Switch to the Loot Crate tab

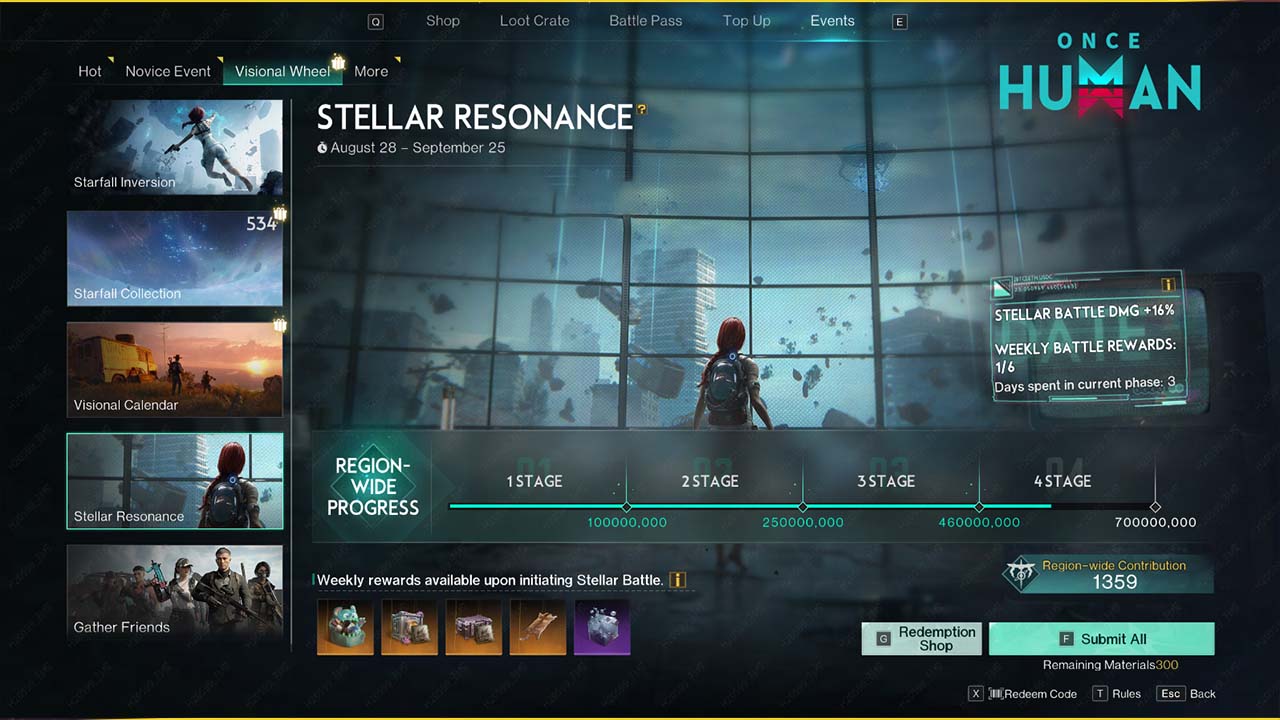pos(534,21)
